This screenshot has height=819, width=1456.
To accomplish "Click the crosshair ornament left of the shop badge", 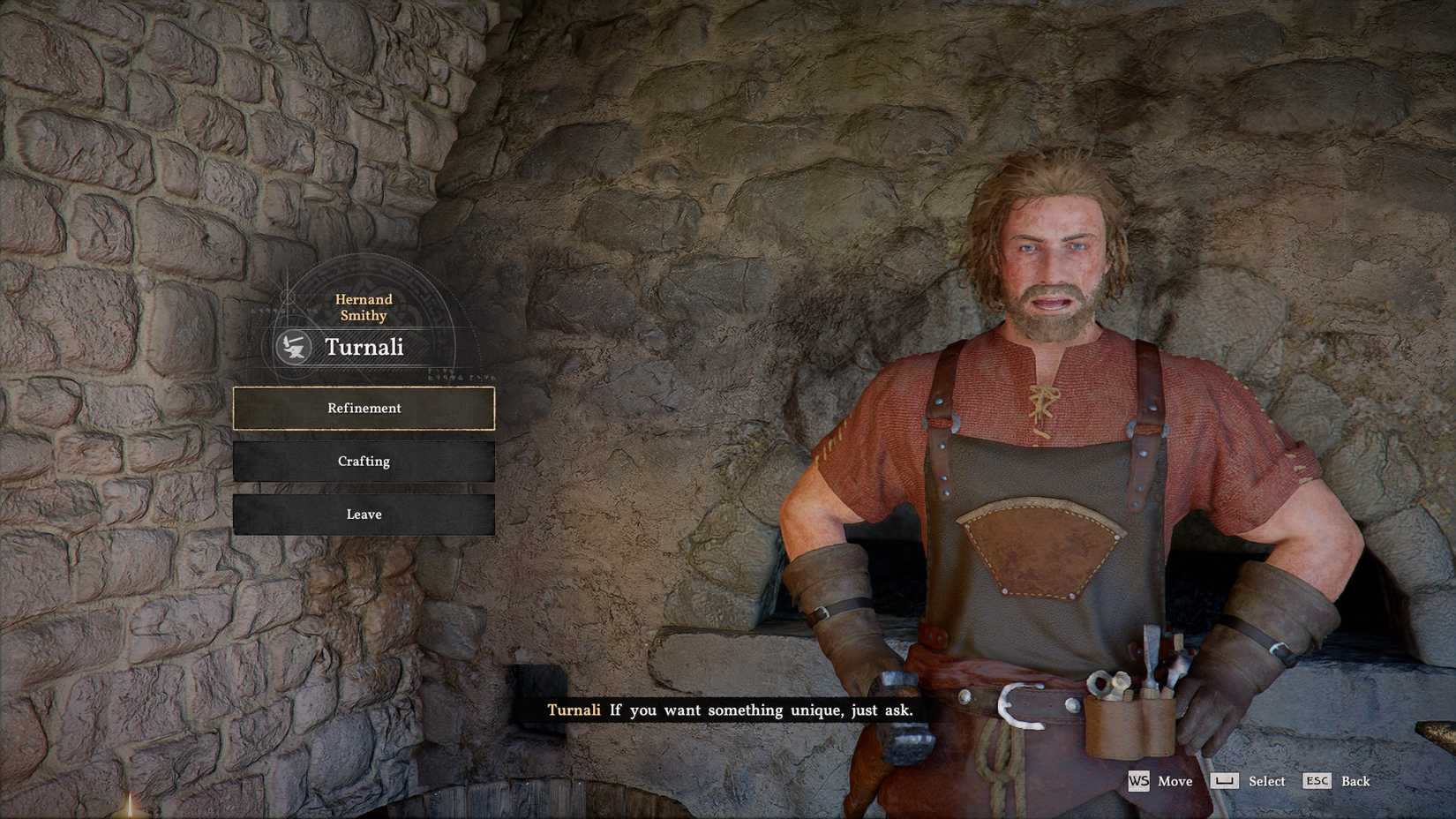I will point(288,298).
